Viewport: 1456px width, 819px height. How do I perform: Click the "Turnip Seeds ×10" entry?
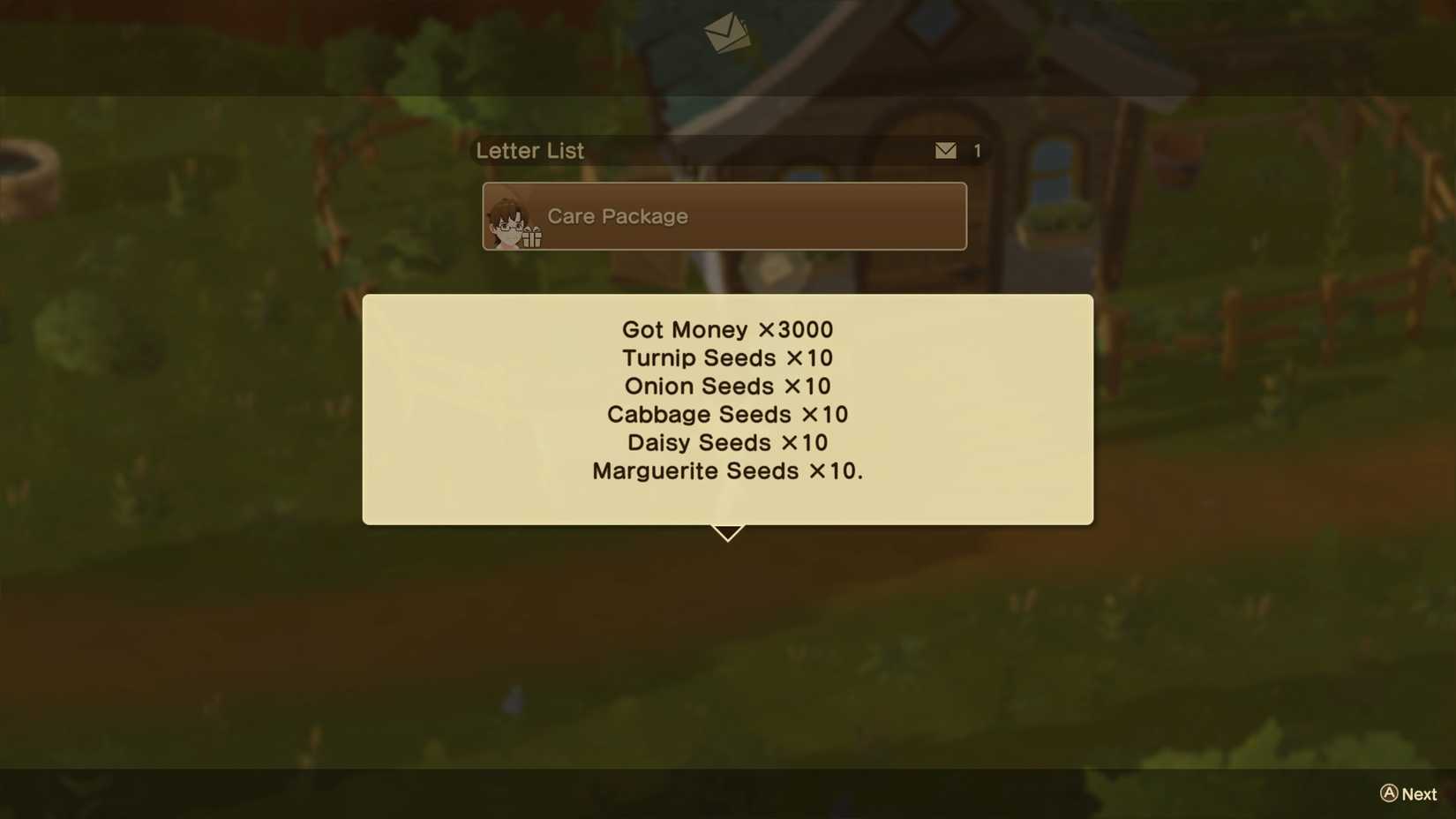[727, 358]
